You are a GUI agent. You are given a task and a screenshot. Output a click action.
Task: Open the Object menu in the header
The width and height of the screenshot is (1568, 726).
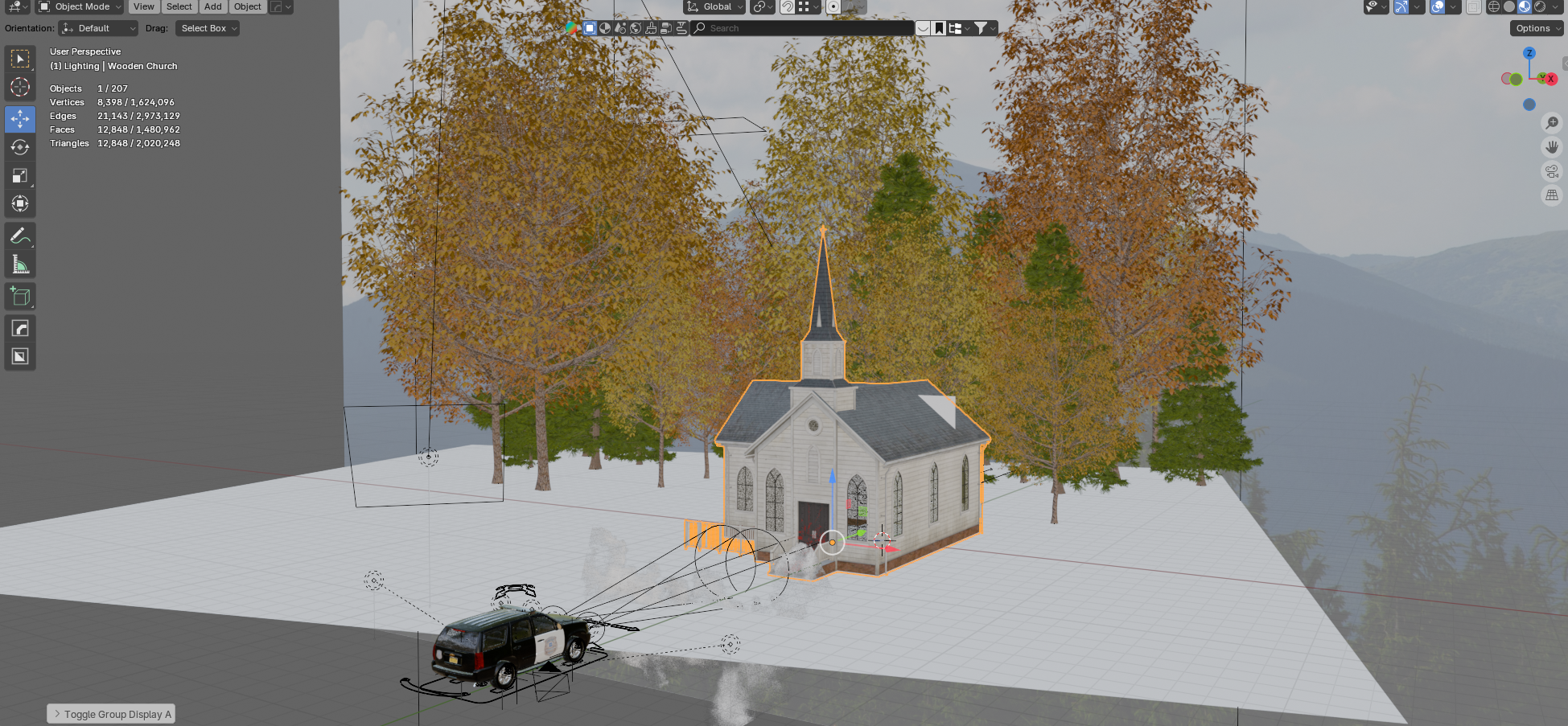pos(247,6)
